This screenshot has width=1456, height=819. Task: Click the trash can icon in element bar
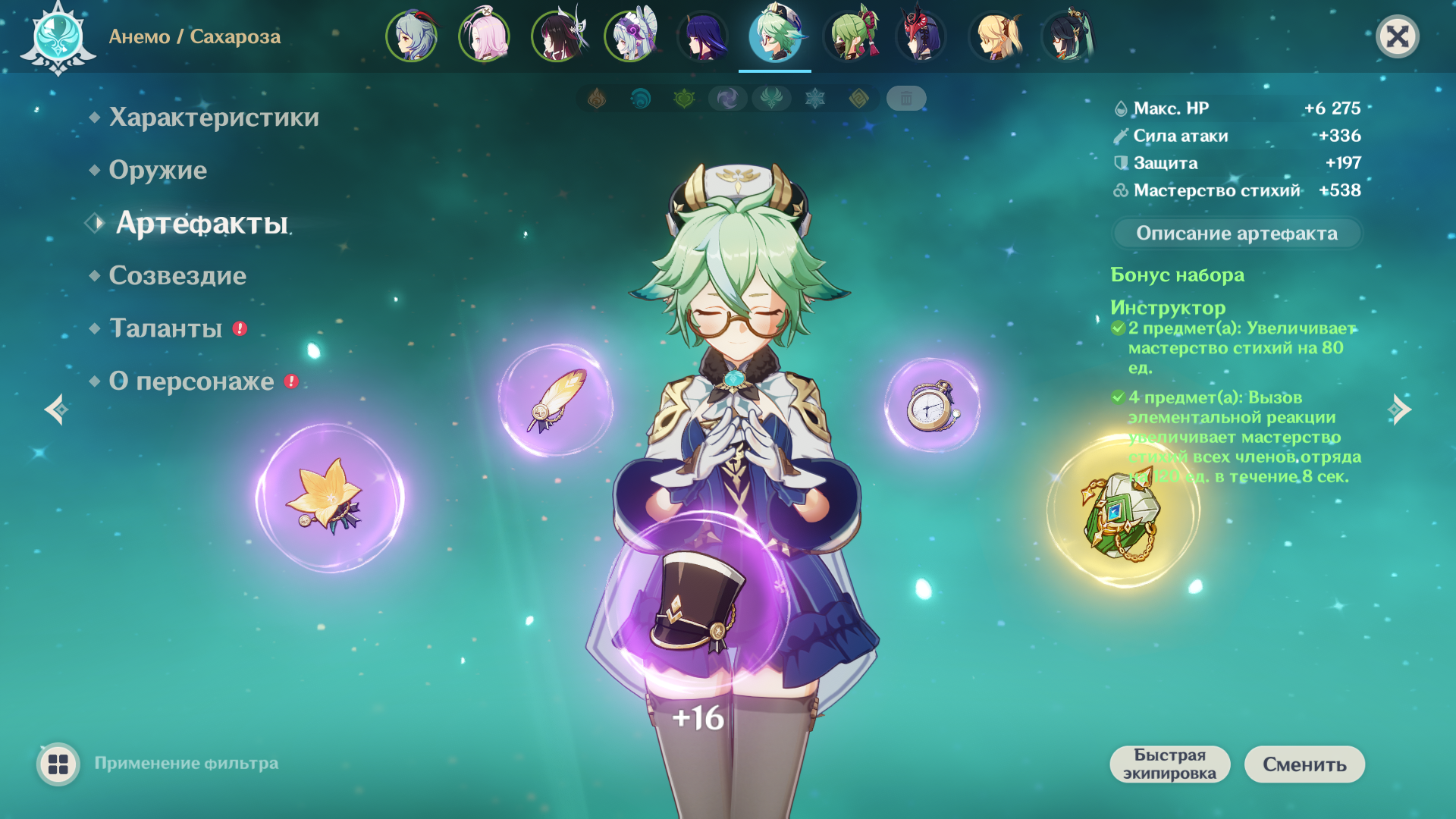905,99
